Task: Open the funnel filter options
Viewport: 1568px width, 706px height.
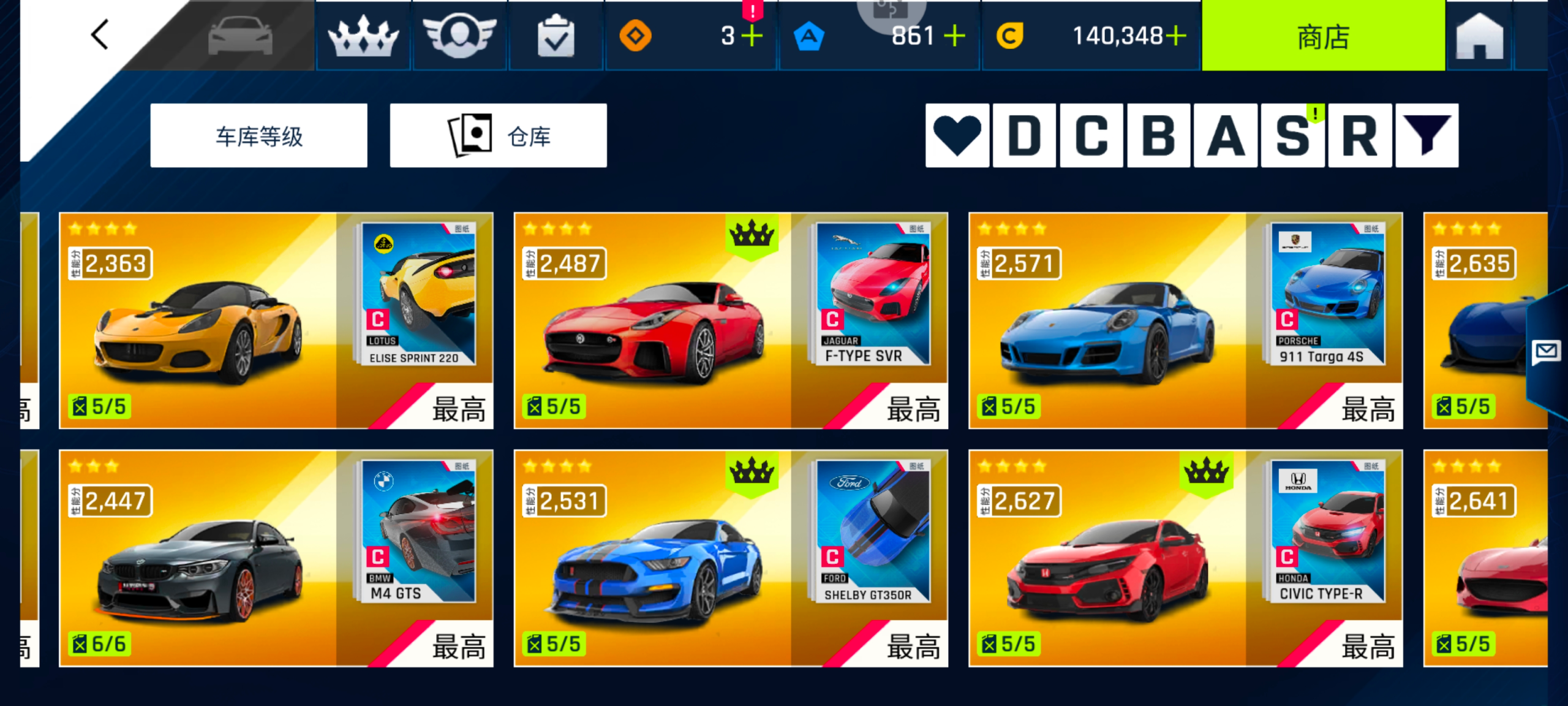Action: click(x=1427, y=135)
